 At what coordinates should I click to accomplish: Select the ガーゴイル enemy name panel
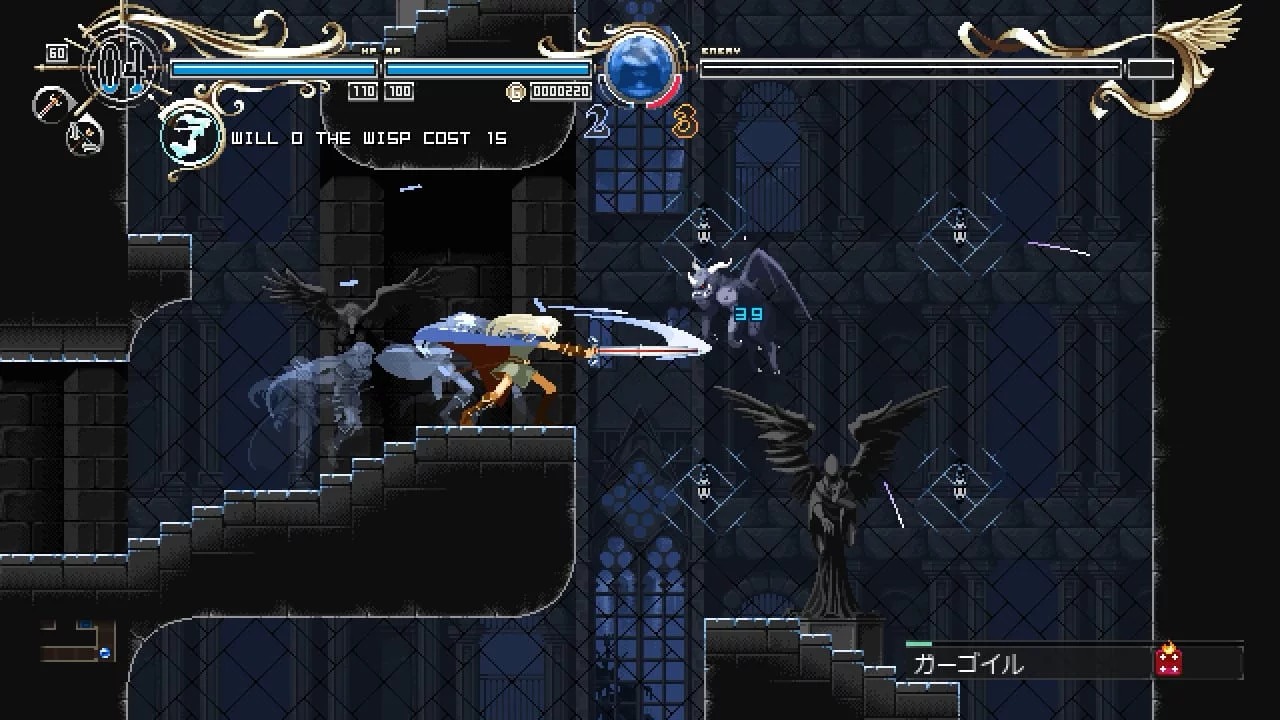(x=1030, y=662)
